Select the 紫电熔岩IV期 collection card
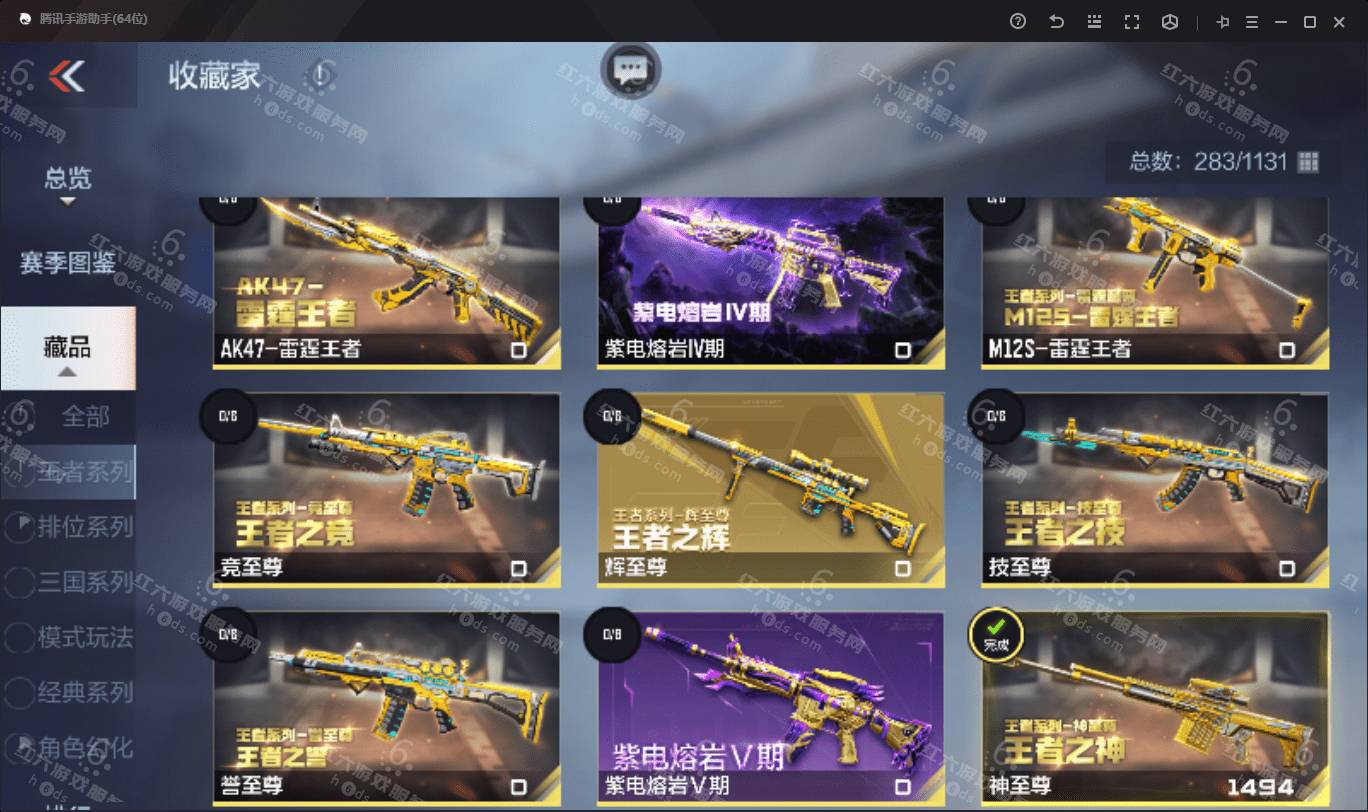Viewport: 1368px width, 812px height. (x=770, y=282)
